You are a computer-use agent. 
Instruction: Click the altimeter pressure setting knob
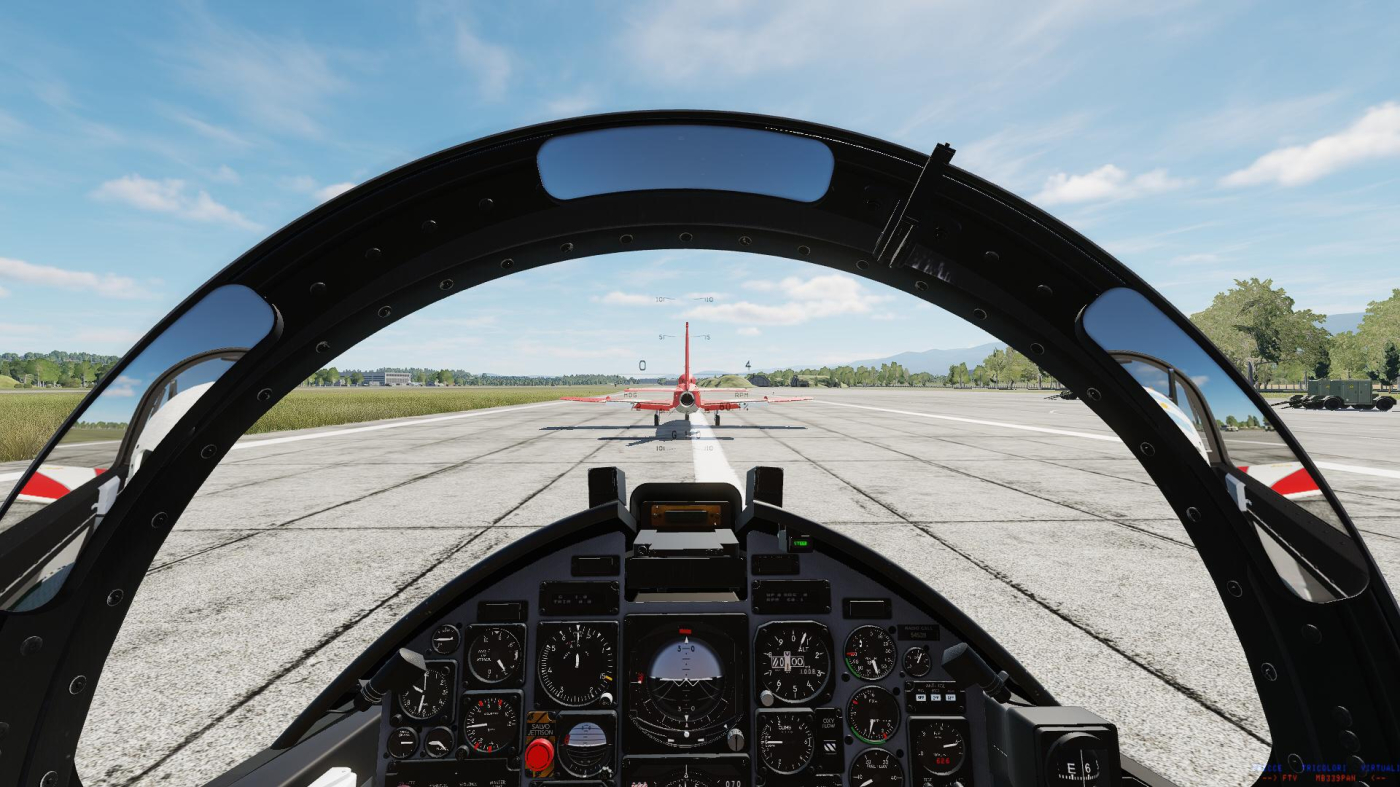click(766, 697)
